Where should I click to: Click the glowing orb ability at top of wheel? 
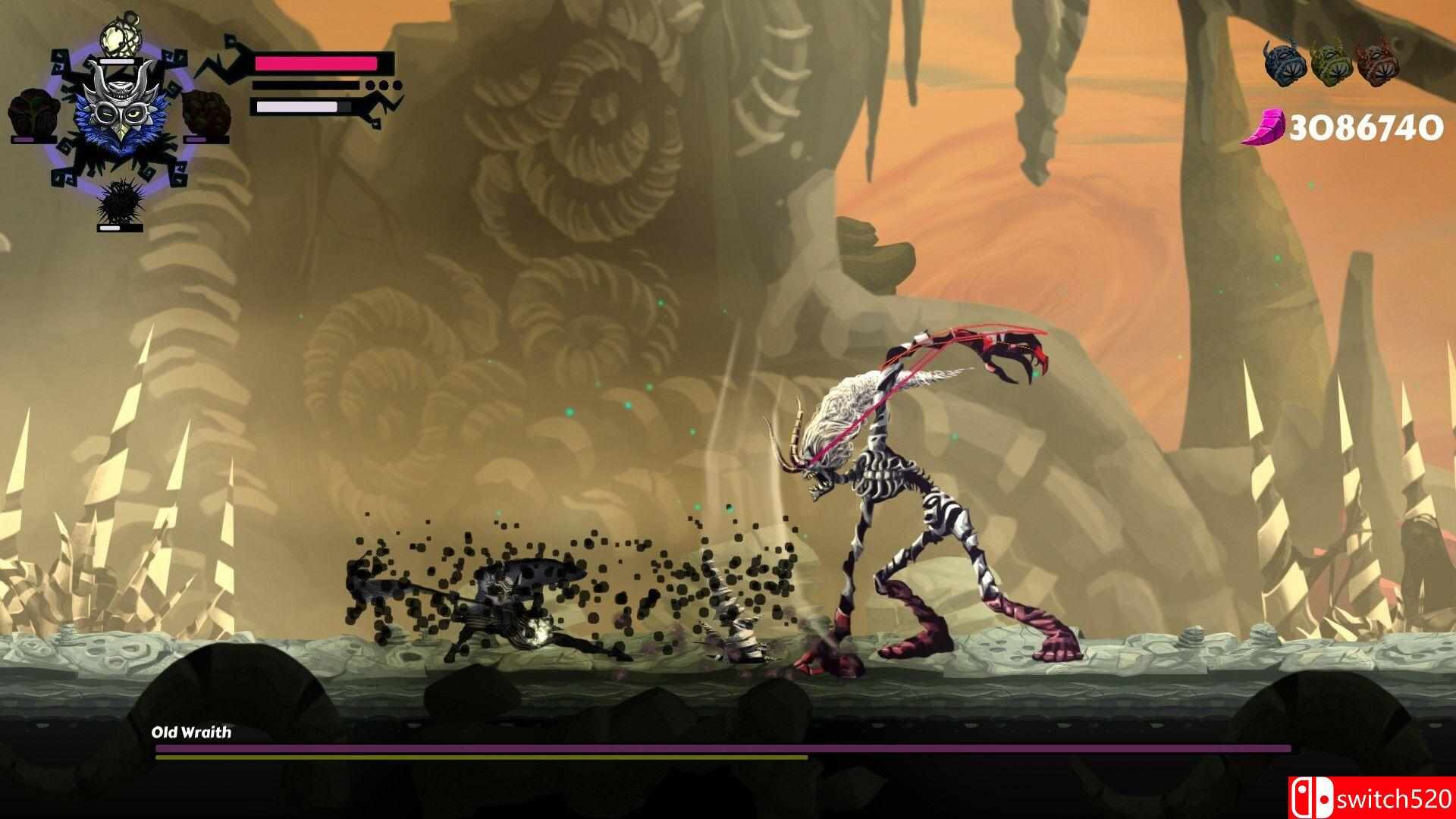tap(120, 38)
